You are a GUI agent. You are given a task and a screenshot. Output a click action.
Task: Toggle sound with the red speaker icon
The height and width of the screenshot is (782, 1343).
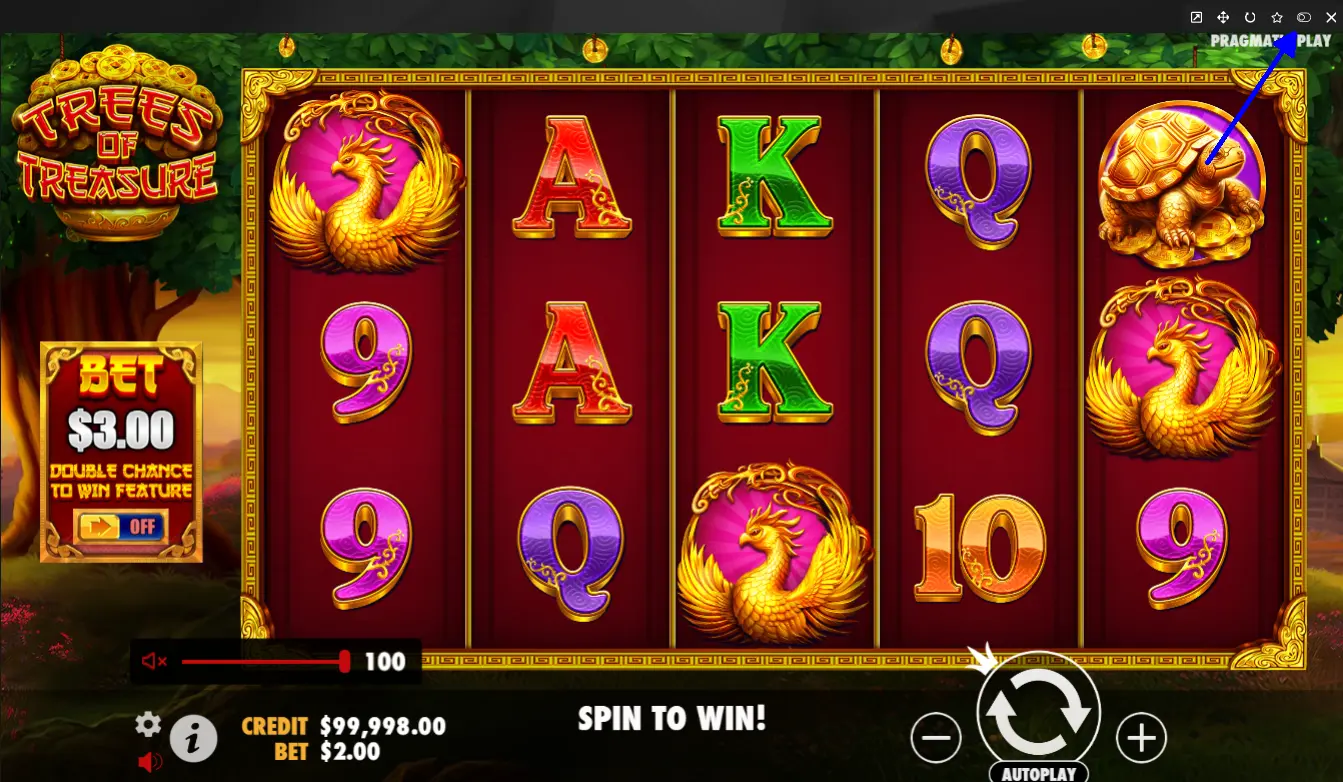(x=150, y=762)
